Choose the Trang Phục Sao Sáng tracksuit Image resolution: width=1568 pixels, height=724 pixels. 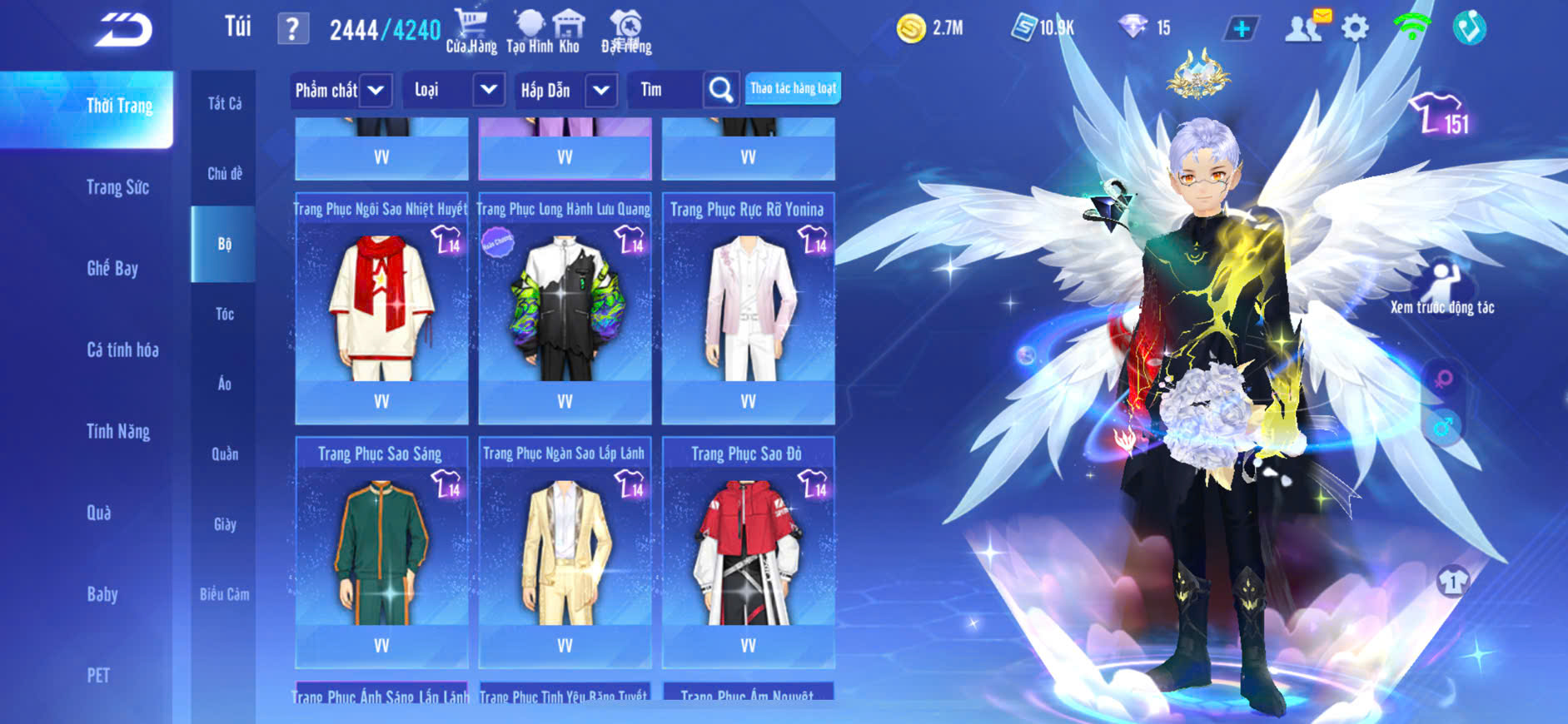(x=381, y=553)
